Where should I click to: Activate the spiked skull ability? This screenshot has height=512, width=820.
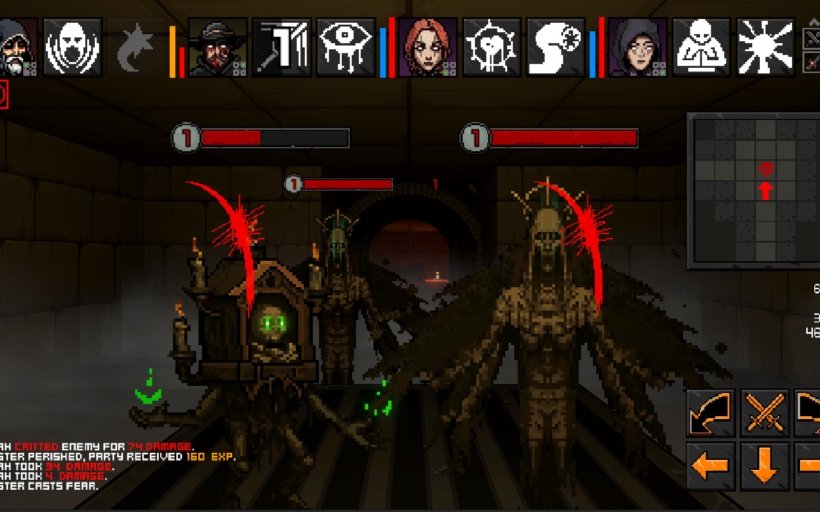pyautogui.click(x=492, y=47)
